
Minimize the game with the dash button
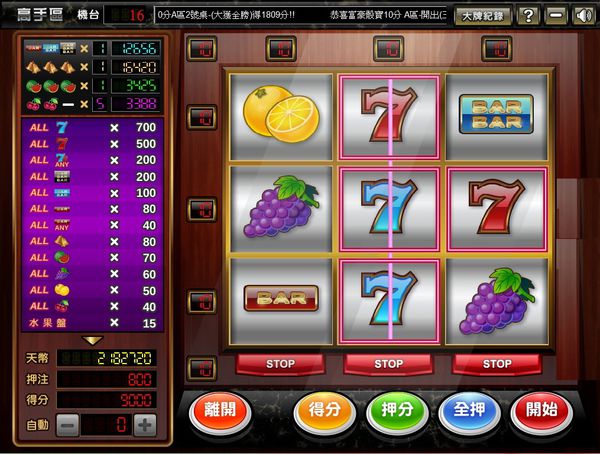[556, 16]
